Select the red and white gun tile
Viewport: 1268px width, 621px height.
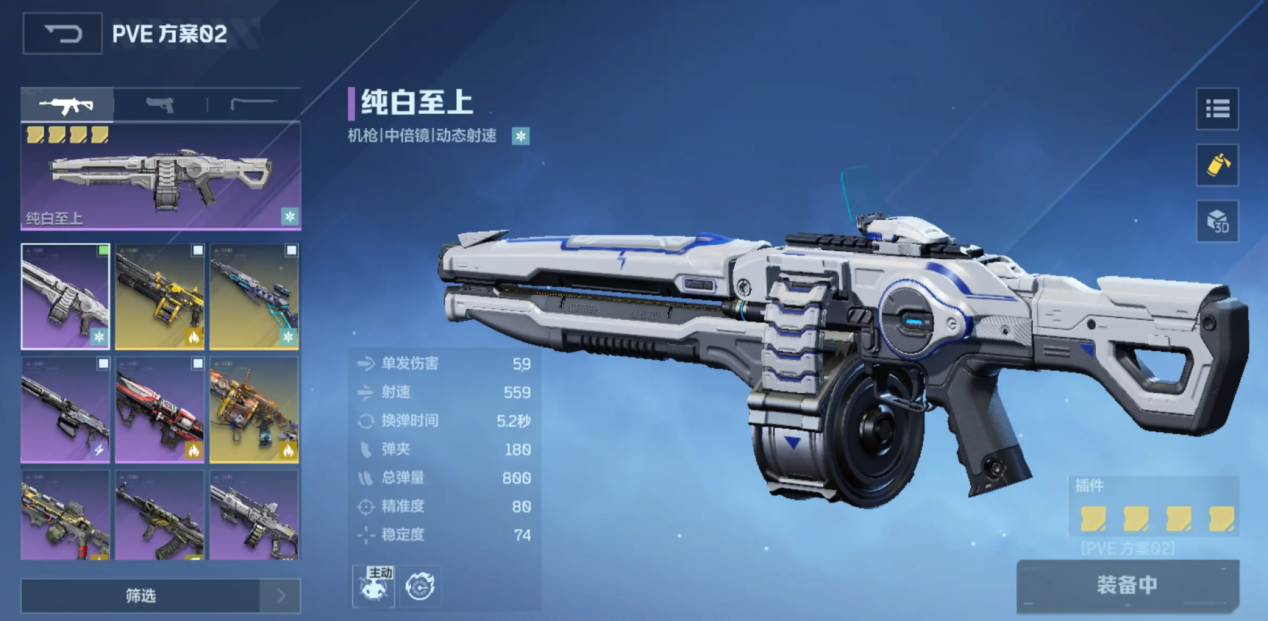(x=160, y=409)
